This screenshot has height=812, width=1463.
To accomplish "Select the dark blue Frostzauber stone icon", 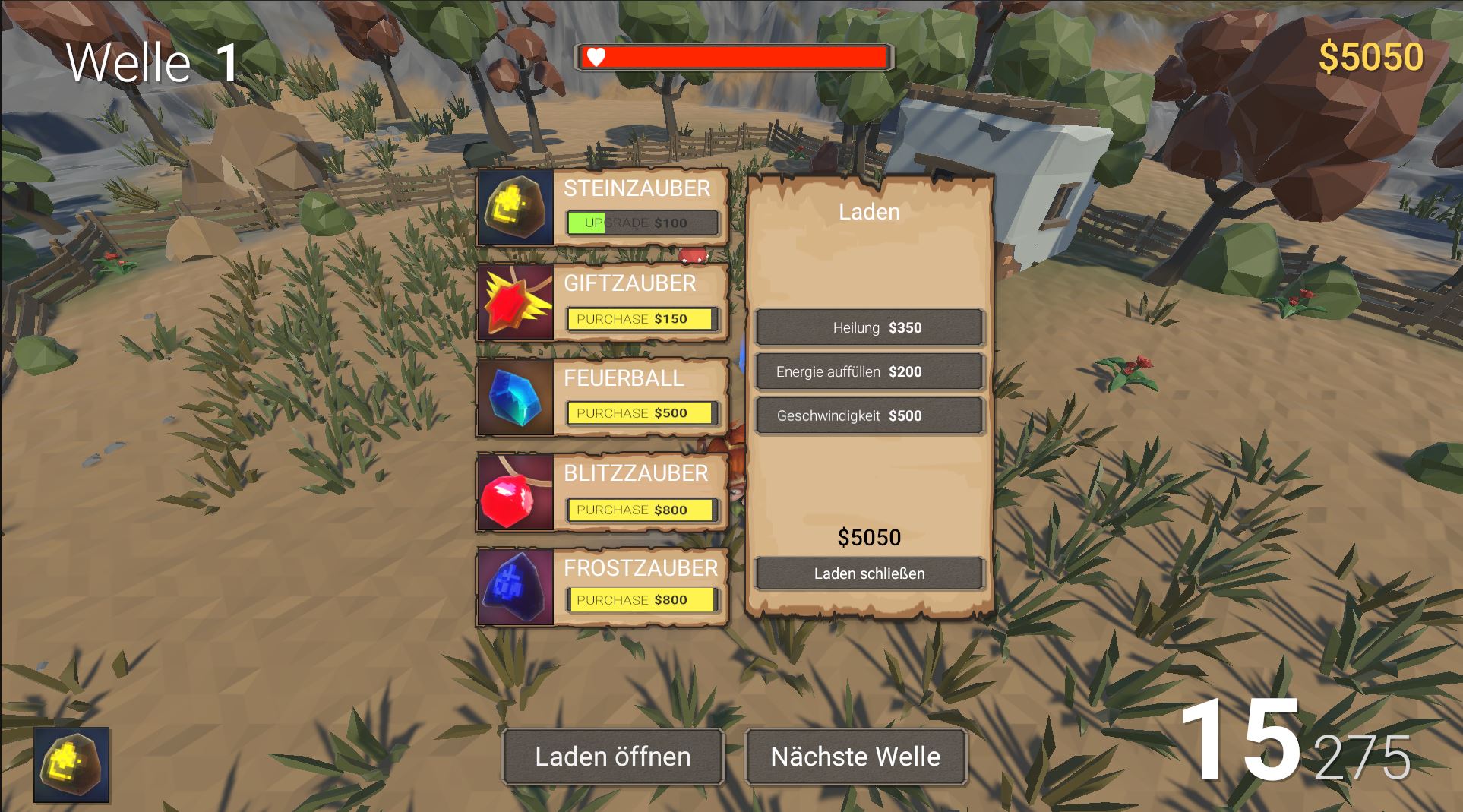I will [x=516, y=586].
